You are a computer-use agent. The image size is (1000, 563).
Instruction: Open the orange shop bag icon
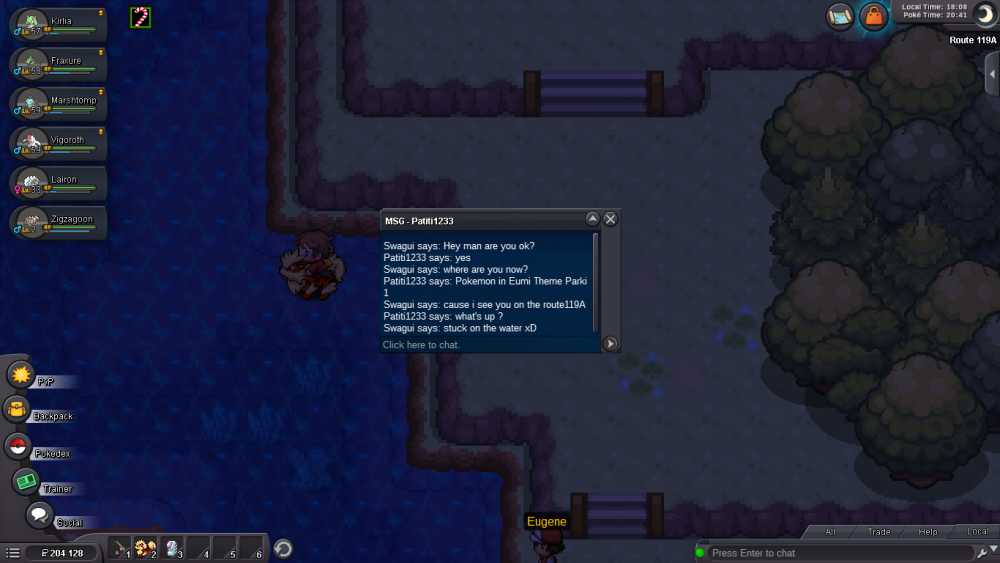click(x=874, y=17)
